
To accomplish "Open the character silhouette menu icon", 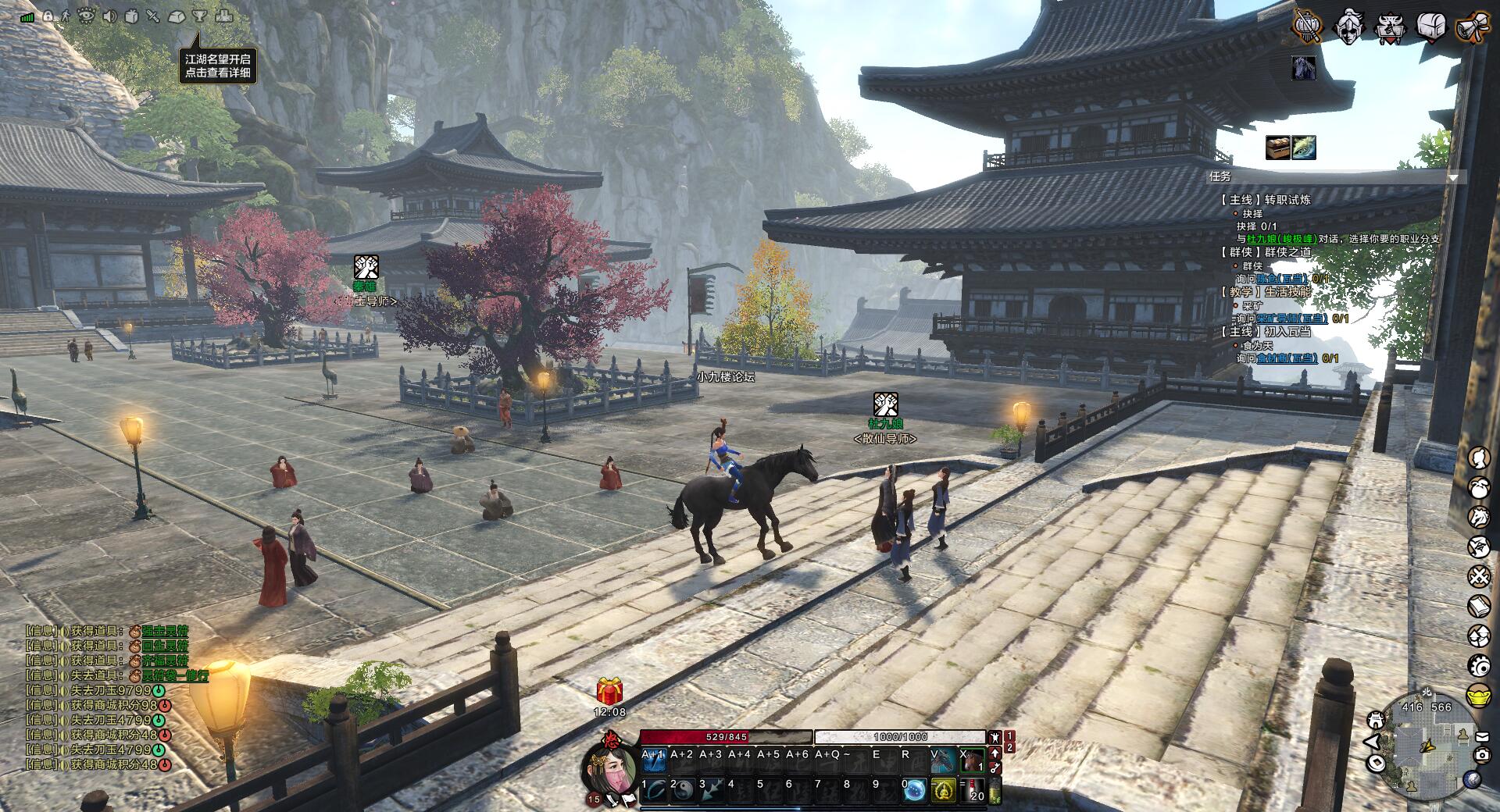I will point(1479,458).
